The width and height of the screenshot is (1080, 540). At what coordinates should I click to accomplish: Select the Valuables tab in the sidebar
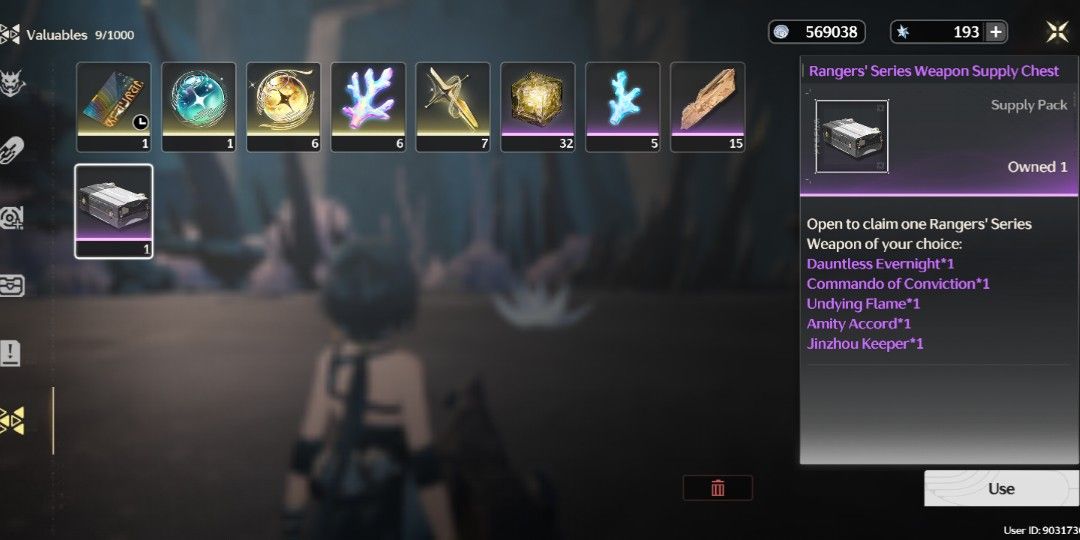(12, 421)
